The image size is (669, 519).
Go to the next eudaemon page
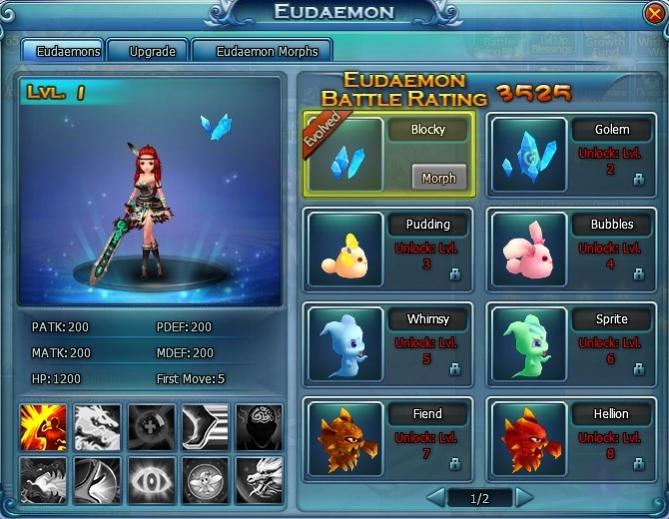[x=524, y=498]
